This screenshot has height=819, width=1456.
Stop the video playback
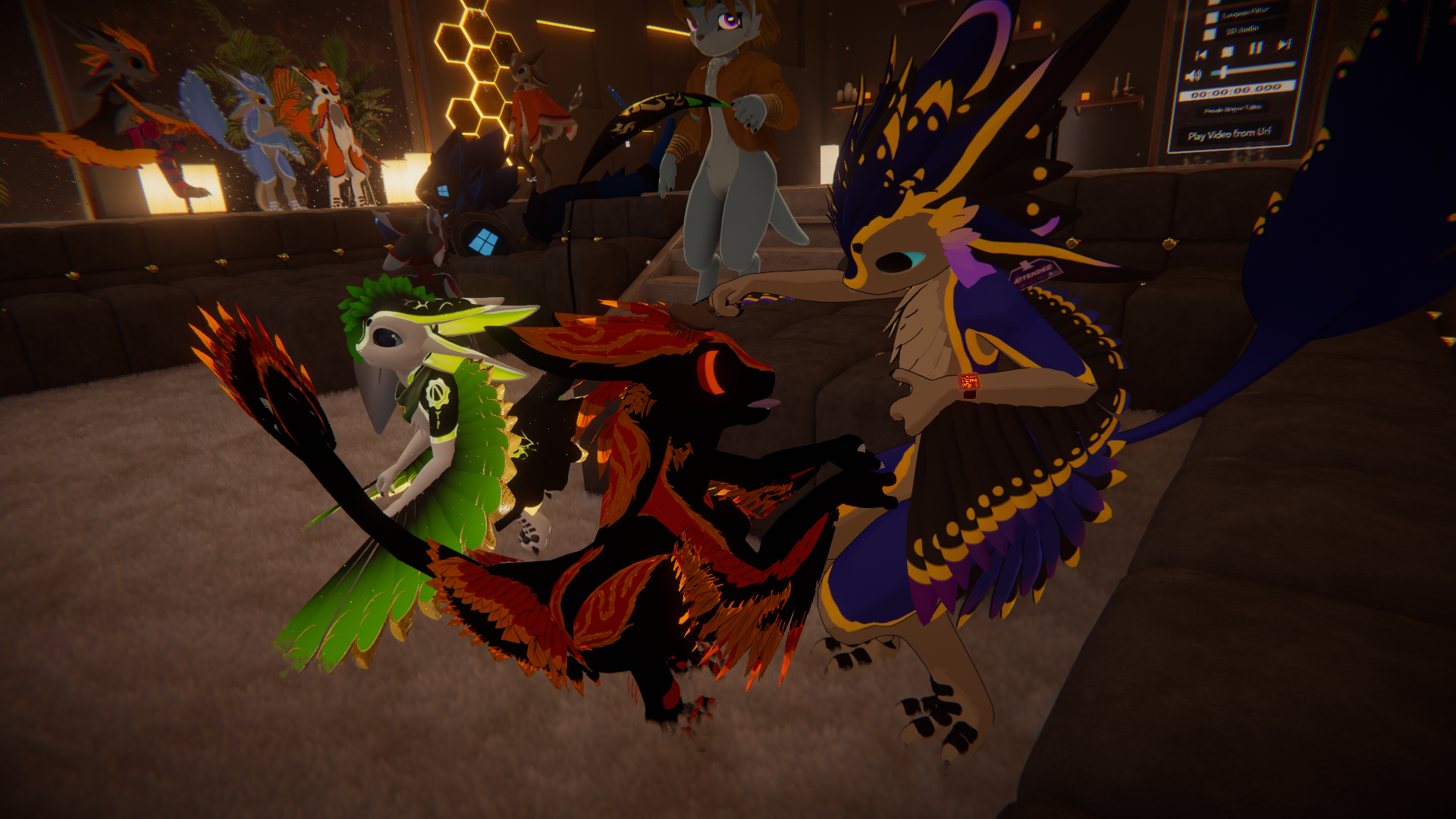1228,52
